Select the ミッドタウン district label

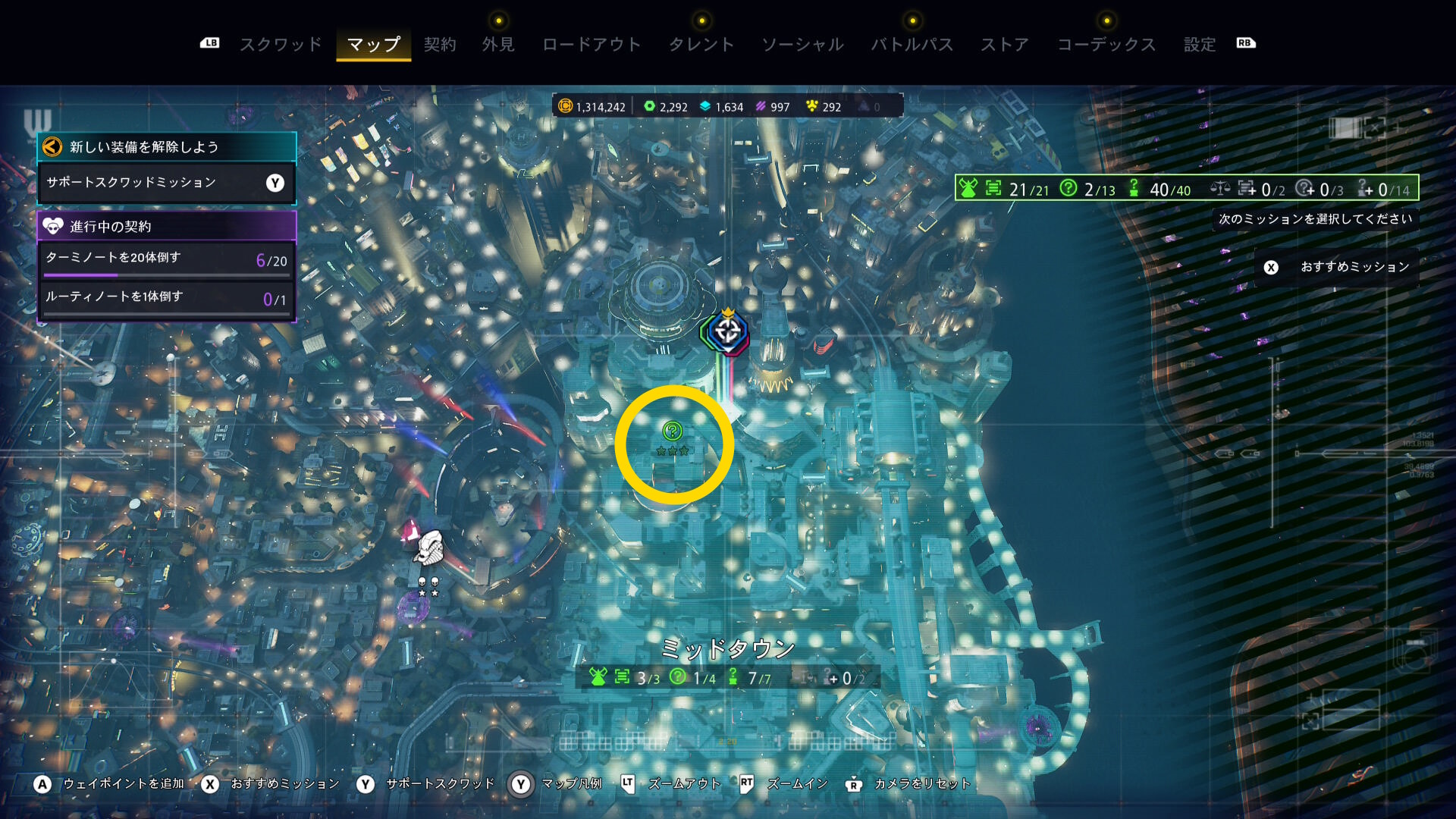pos(727,648)
